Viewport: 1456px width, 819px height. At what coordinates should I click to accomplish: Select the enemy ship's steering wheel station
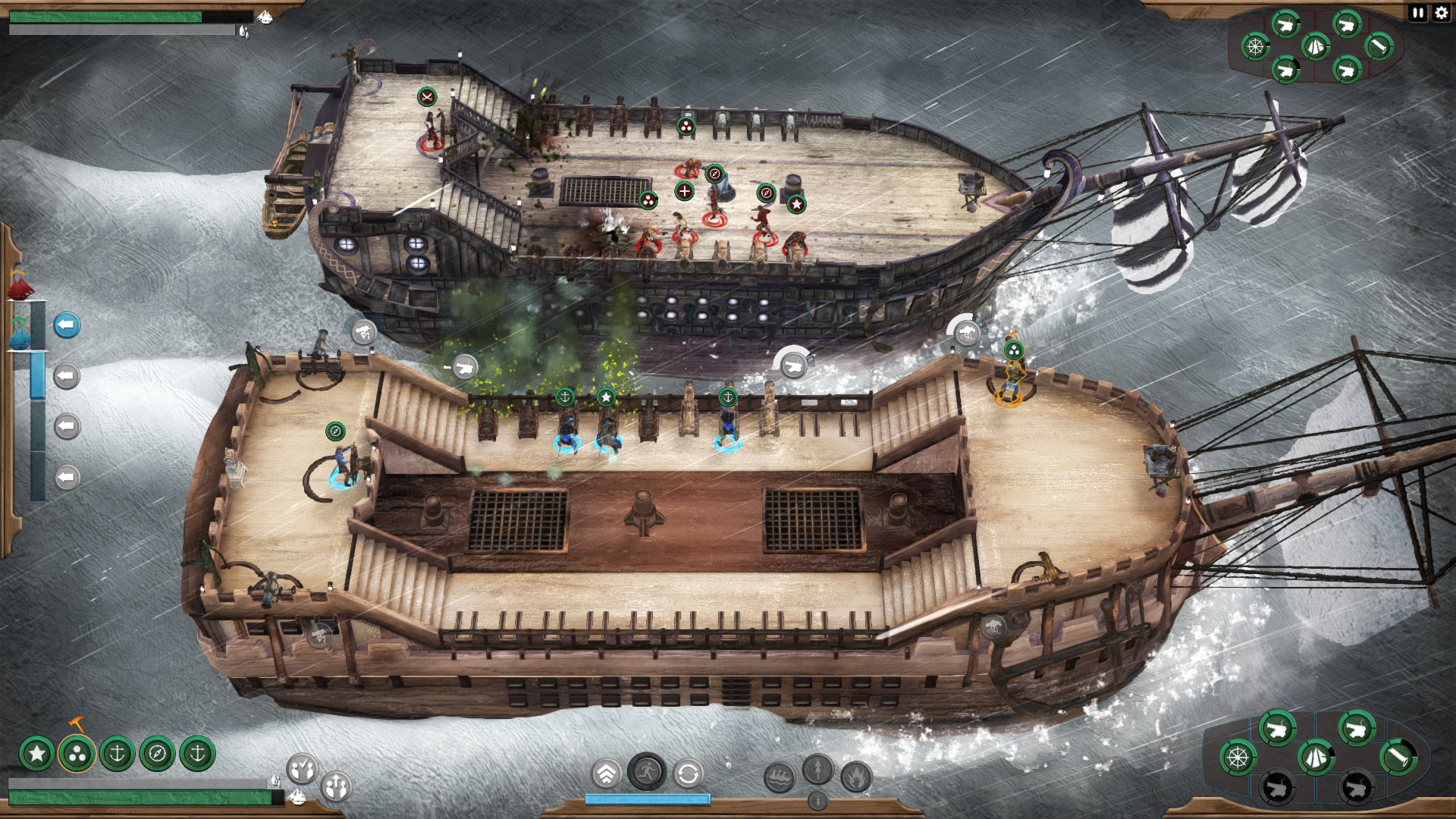[x=1255, y=47]
